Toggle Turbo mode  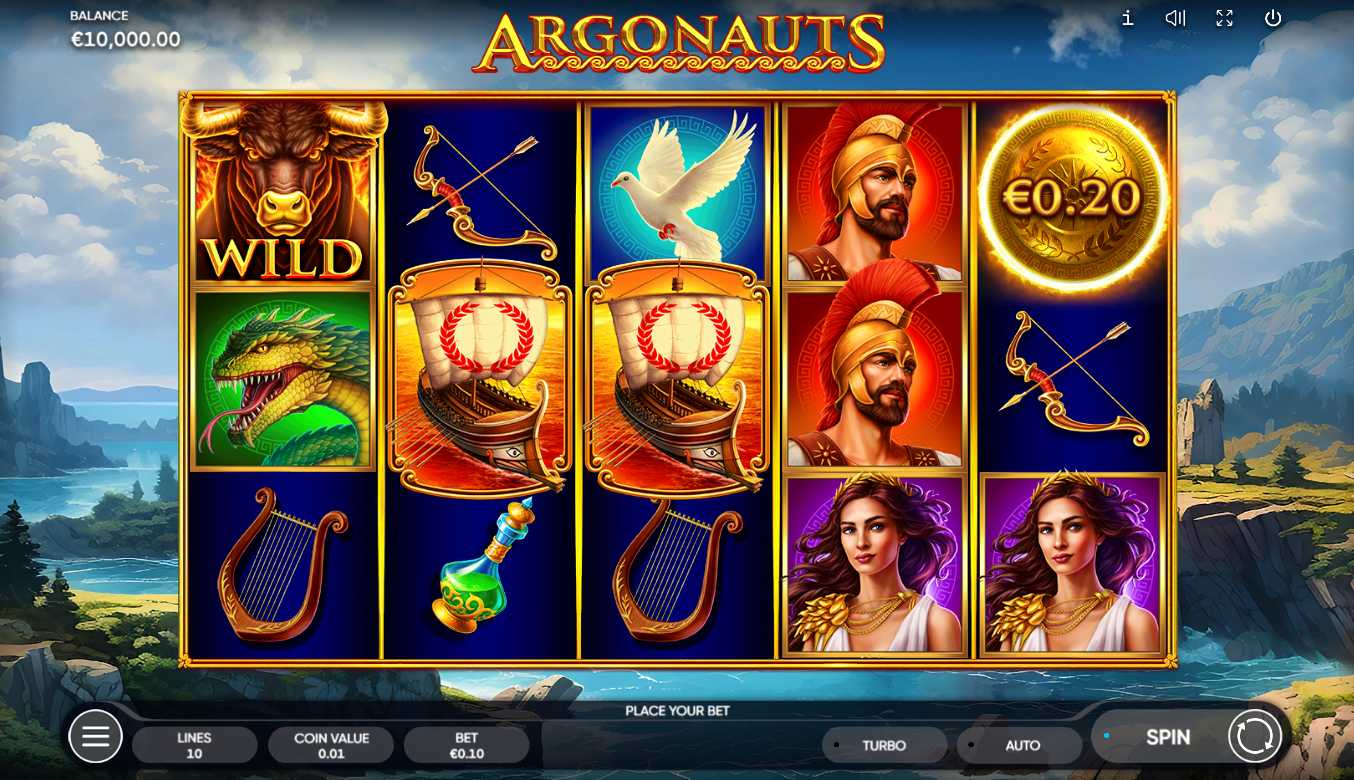pos(884,745)
